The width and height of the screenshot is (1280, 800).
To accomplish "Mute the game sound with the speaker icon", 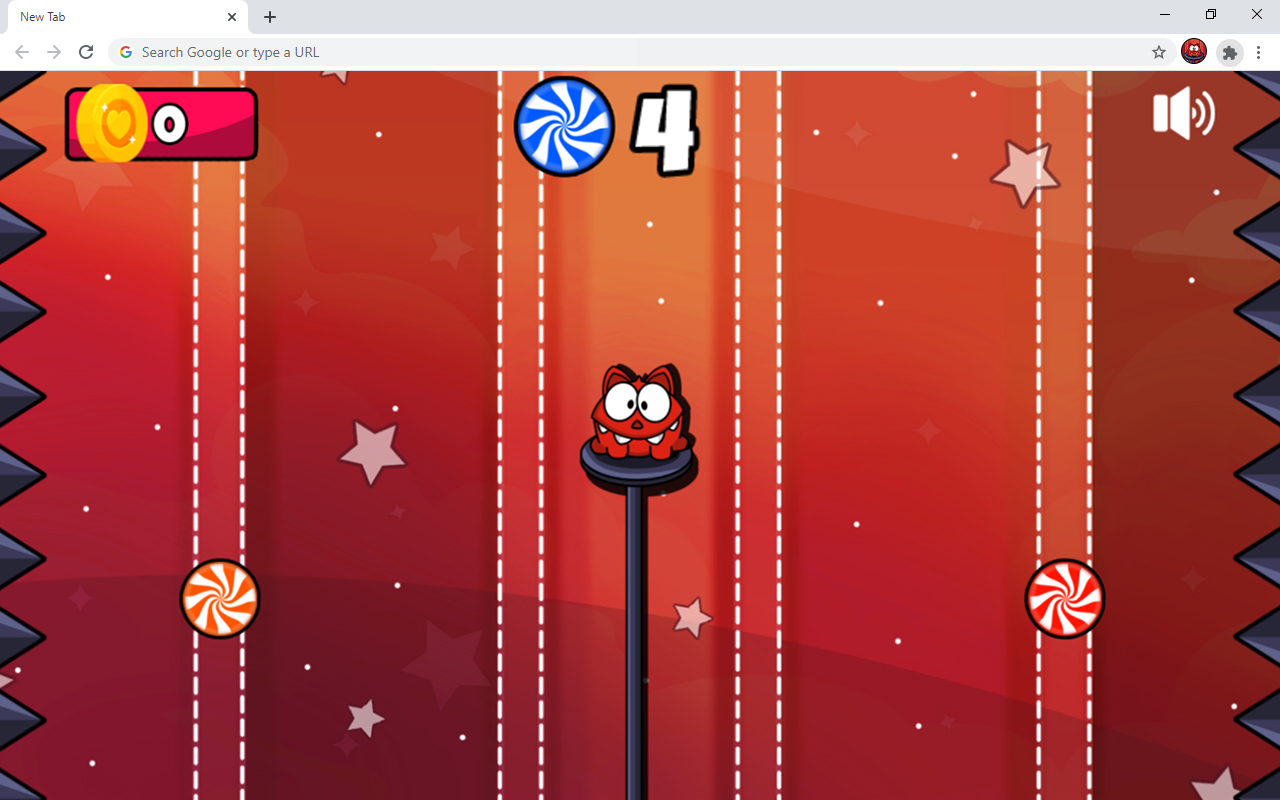I will coord(1182,113).
